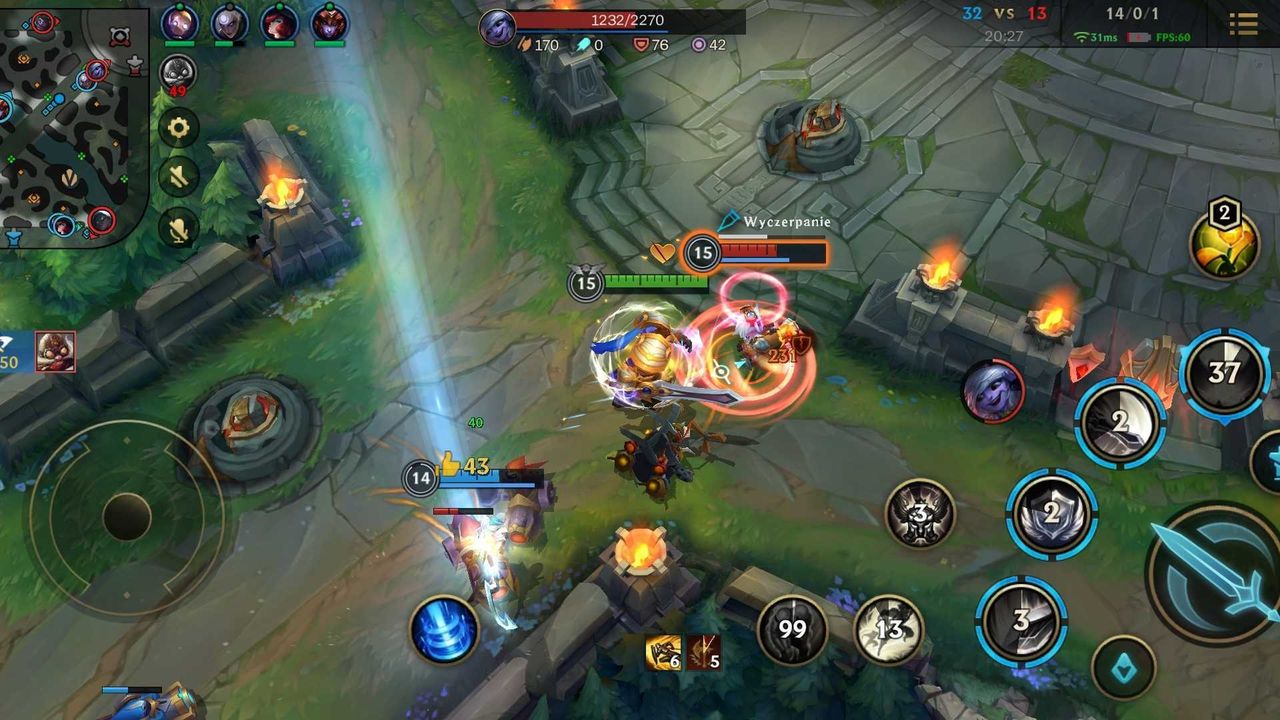Toggle the muted microphone button
The height and width of the screenshot is (720, 1280).
click(x=179, y=230)
